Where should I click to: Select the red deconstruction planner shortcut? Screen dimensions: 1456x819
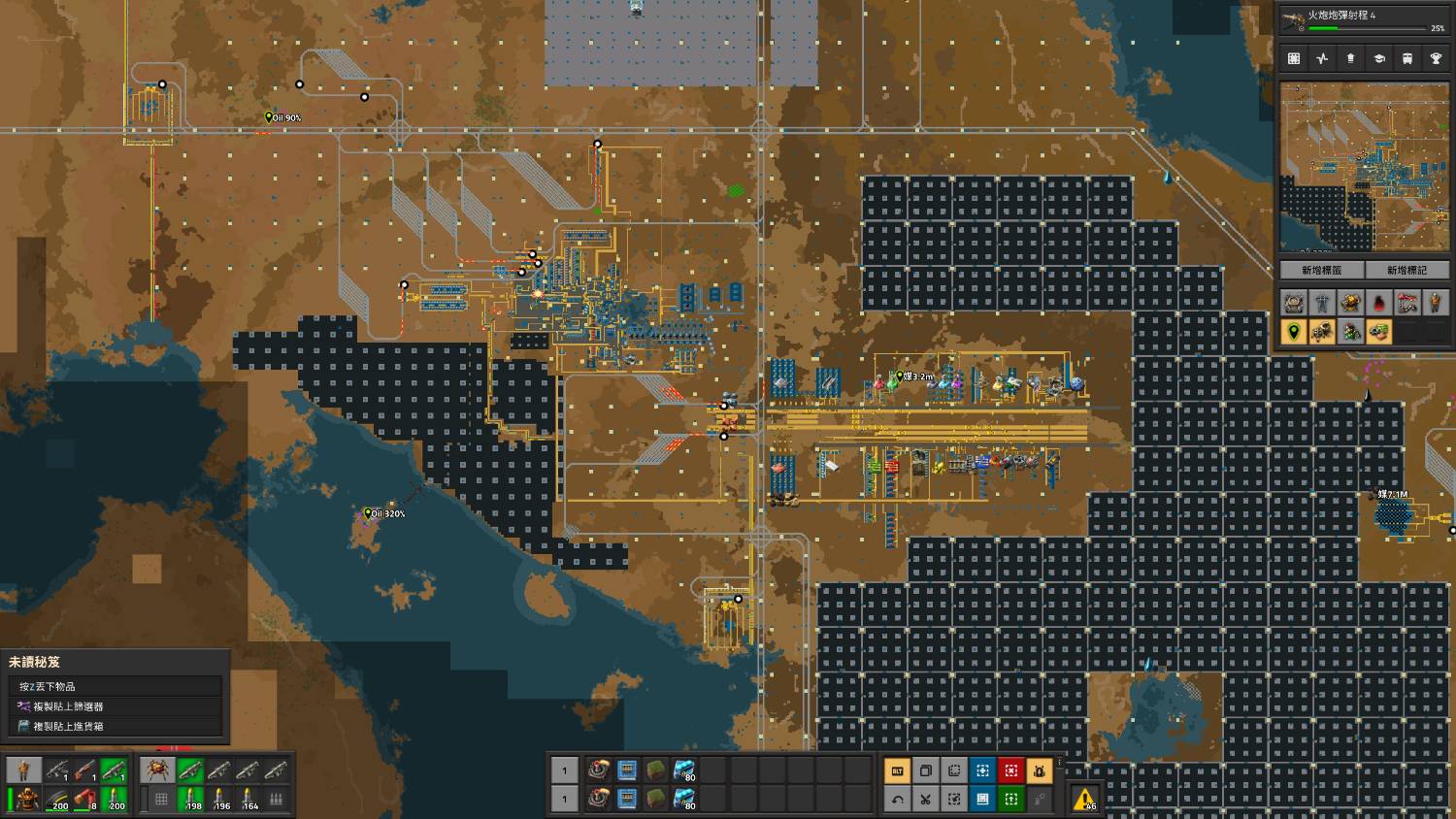pos(1010,771)
